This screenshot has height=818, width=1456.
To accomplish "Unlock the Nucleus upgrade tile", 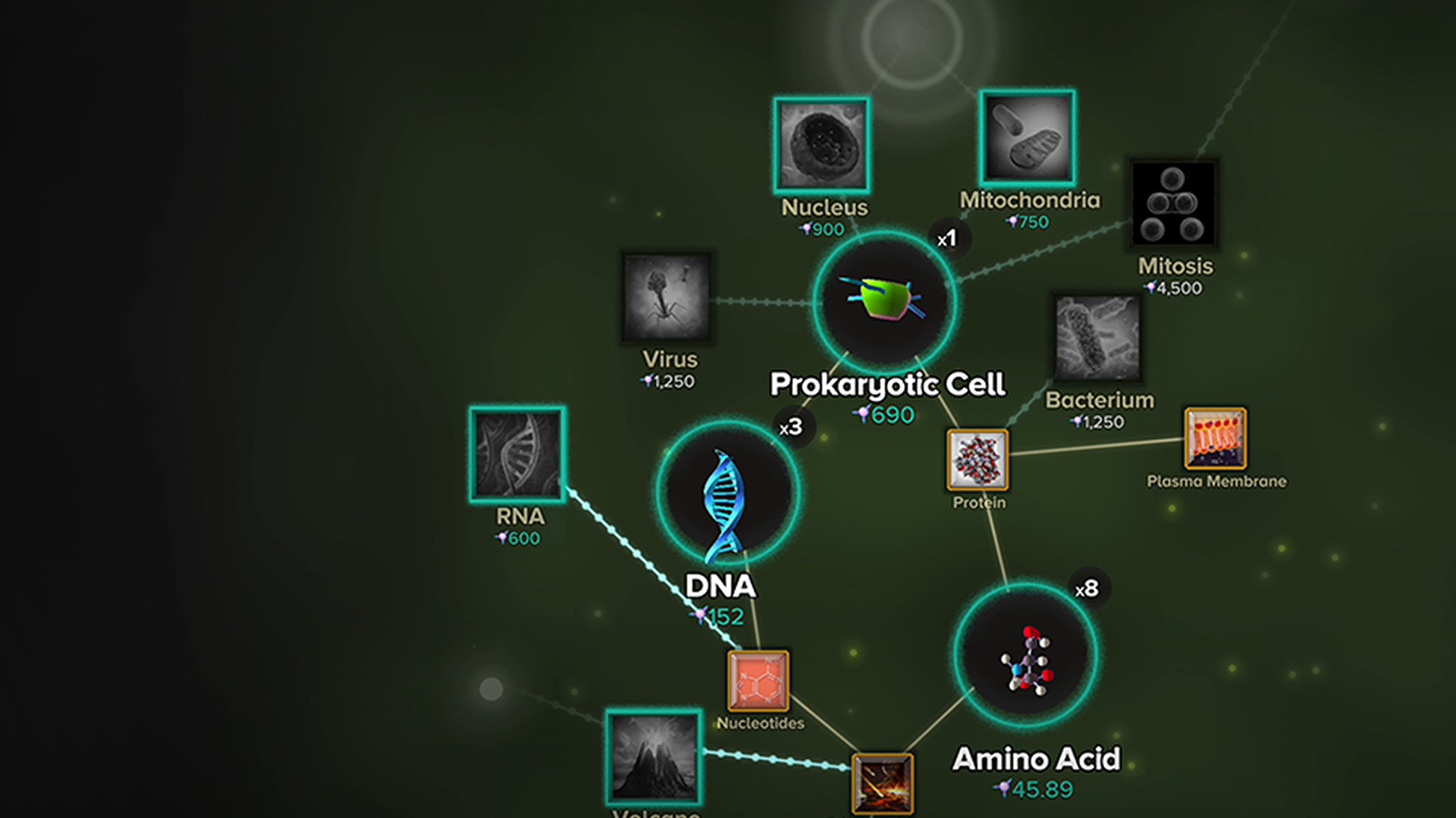I will [x=821, y=145].
